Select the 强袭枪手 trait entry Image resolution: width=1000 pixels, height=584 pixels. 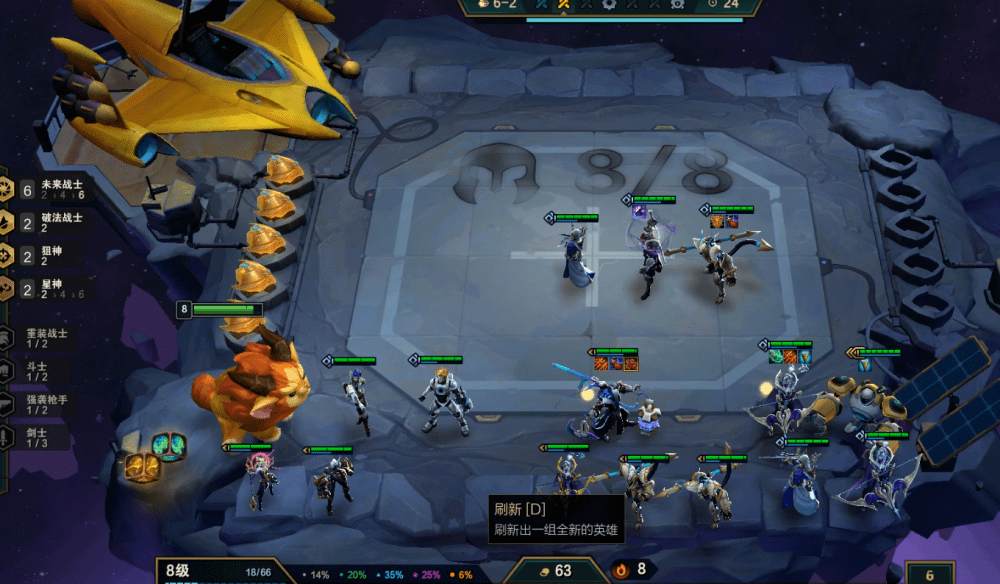pos(45,403)
